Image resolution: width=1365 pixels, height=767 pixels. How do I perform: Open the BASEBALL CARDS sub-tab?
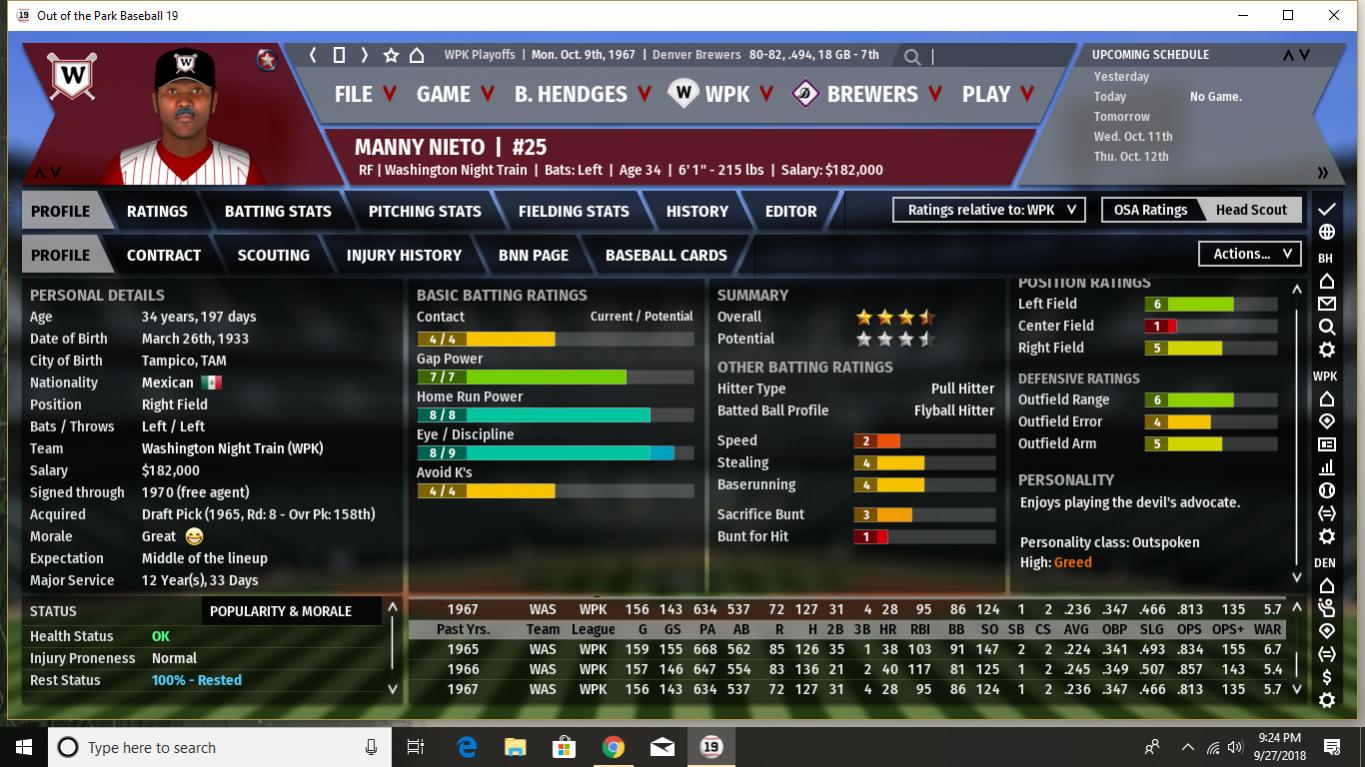pos(666,255)
